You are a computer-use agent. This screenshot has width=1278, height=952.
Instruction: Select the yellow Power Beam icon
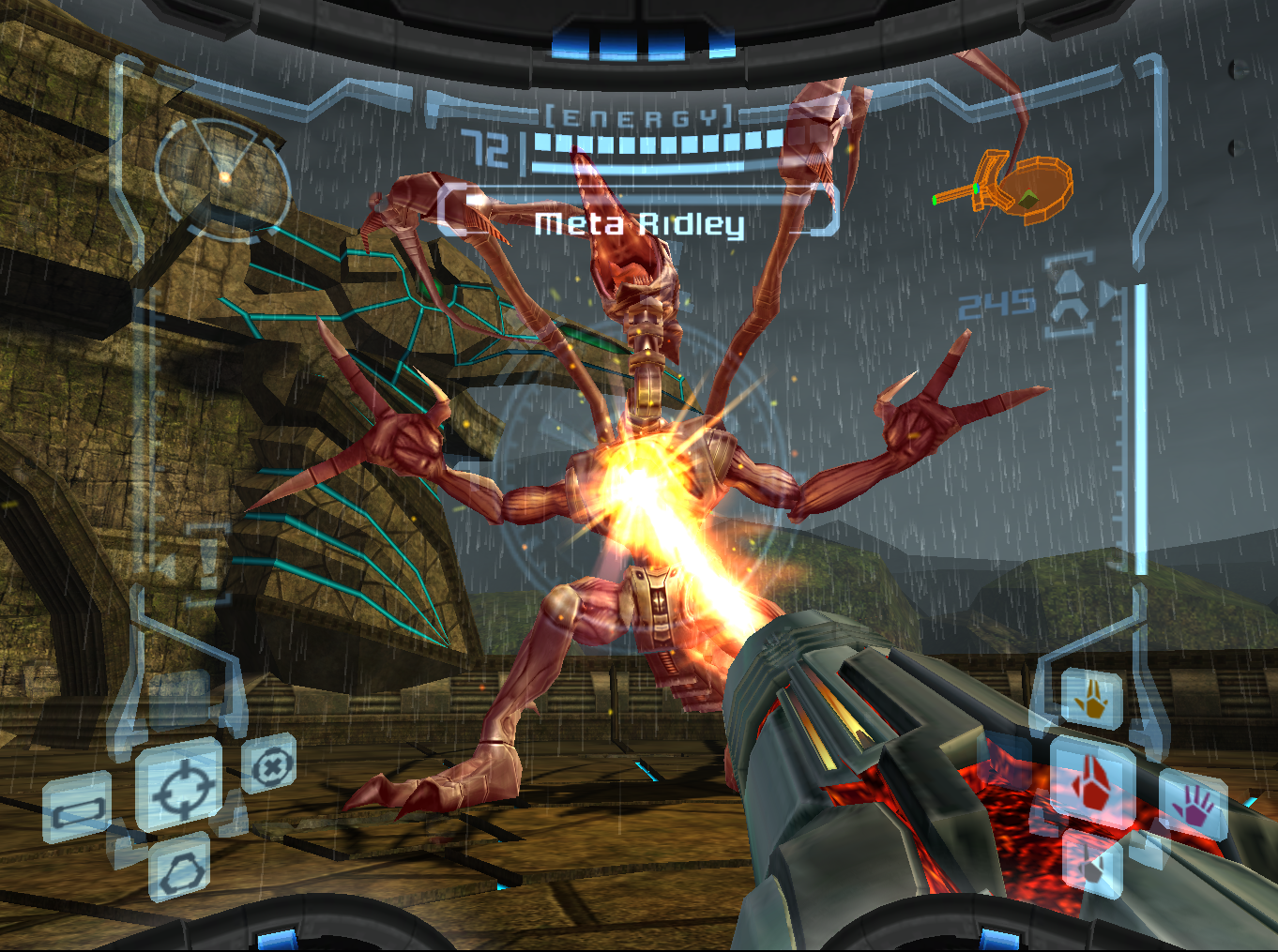(x=1092, y=700)
